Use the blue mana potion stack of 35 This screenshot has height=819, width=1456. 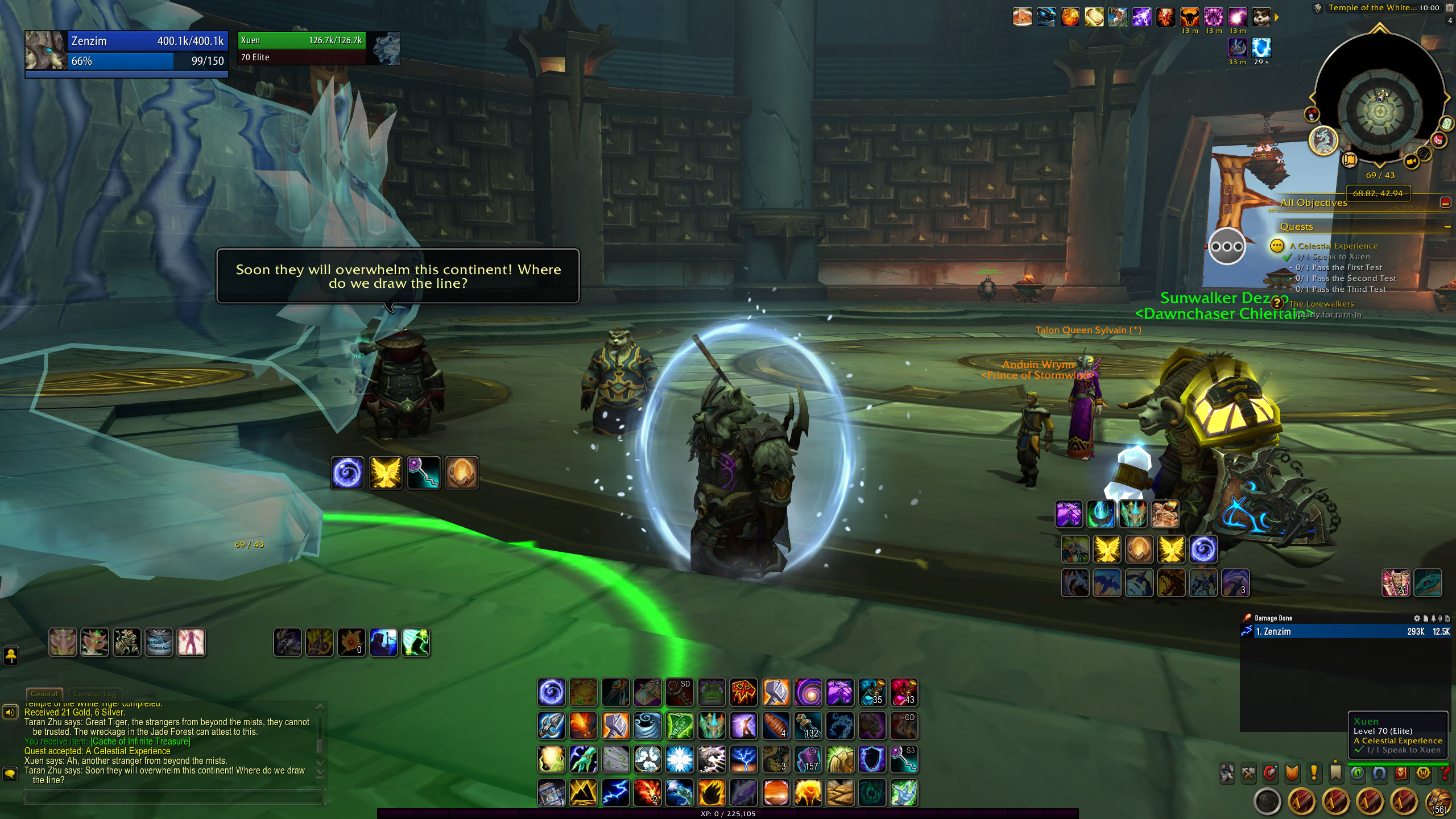(872, 692)
